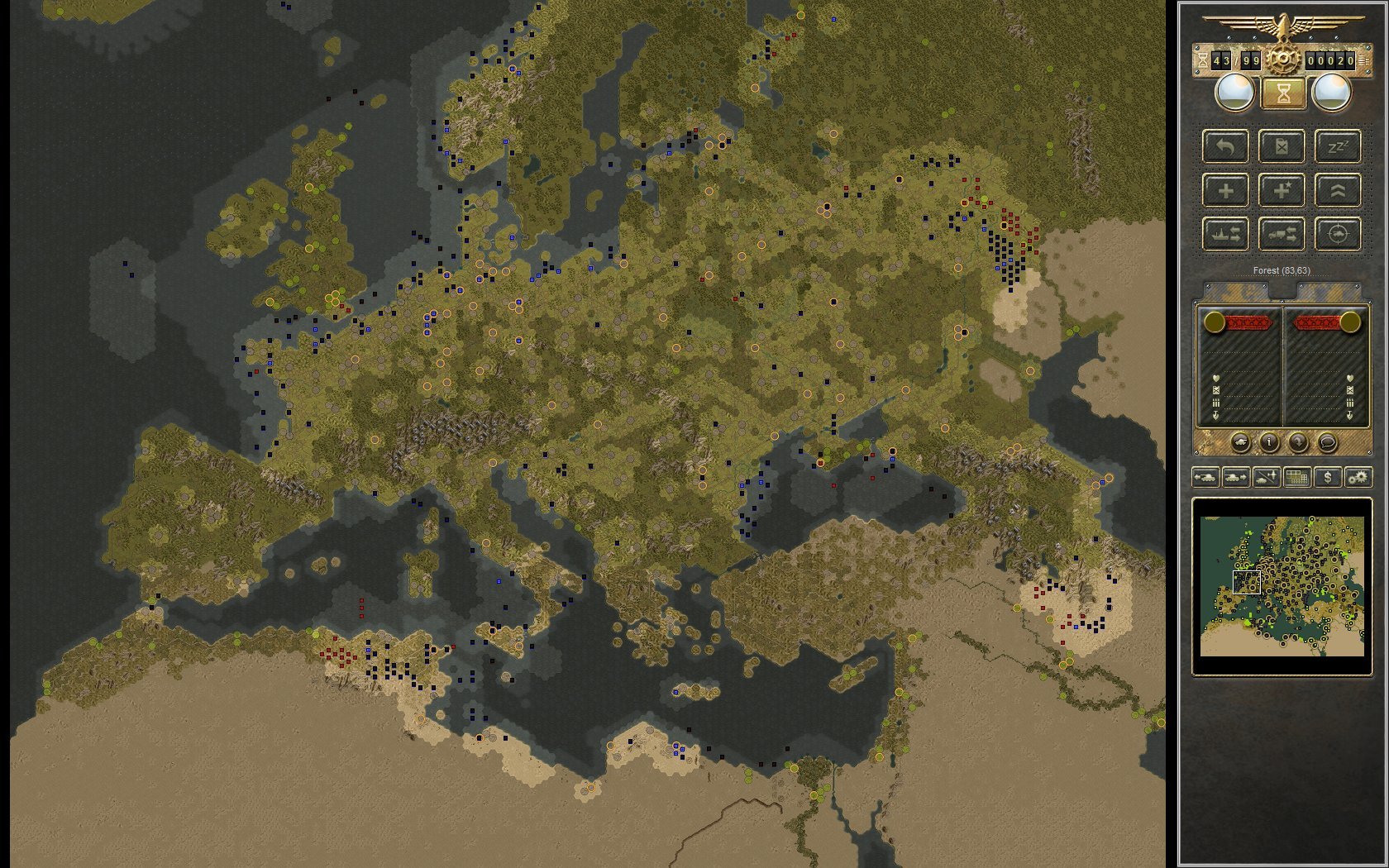This screenshot has height=868, width=1389.
Task: Click the unit upgrade chevrons icon
Action: pos(1338,190)
